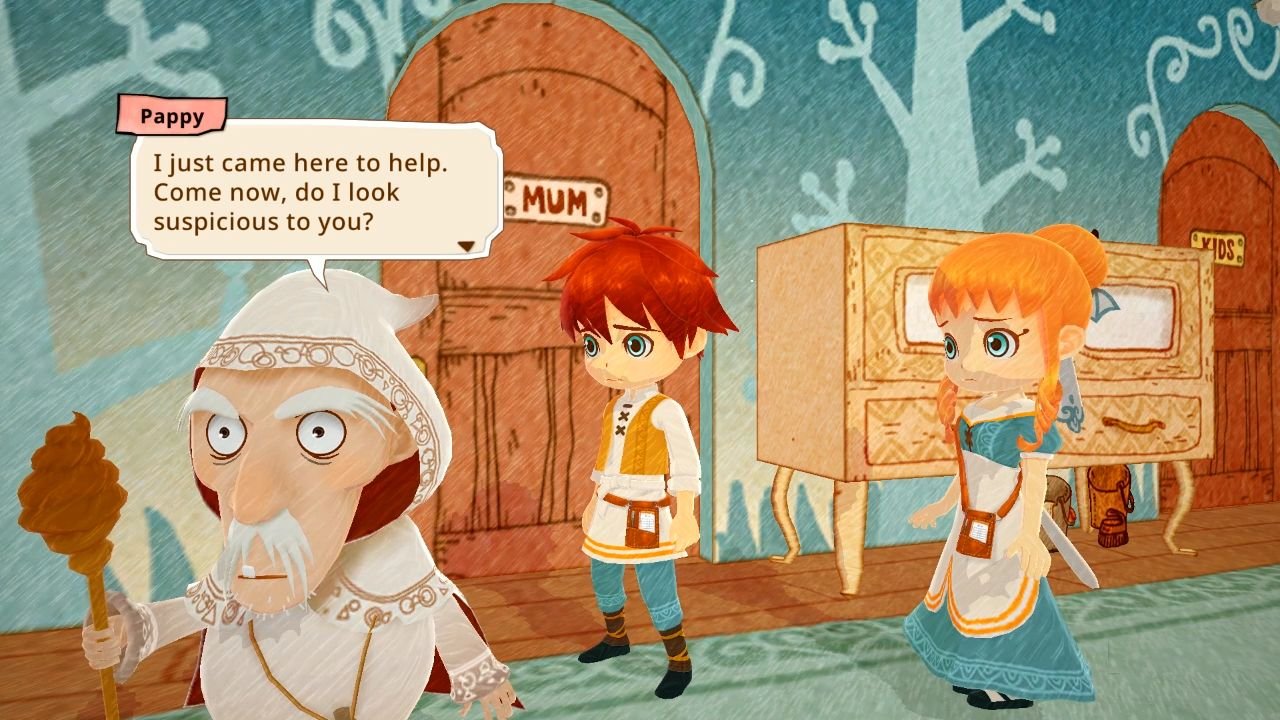This screenshot has height=720, width=1280.
Task: Click the Pappy name tag
Action: 172,116
